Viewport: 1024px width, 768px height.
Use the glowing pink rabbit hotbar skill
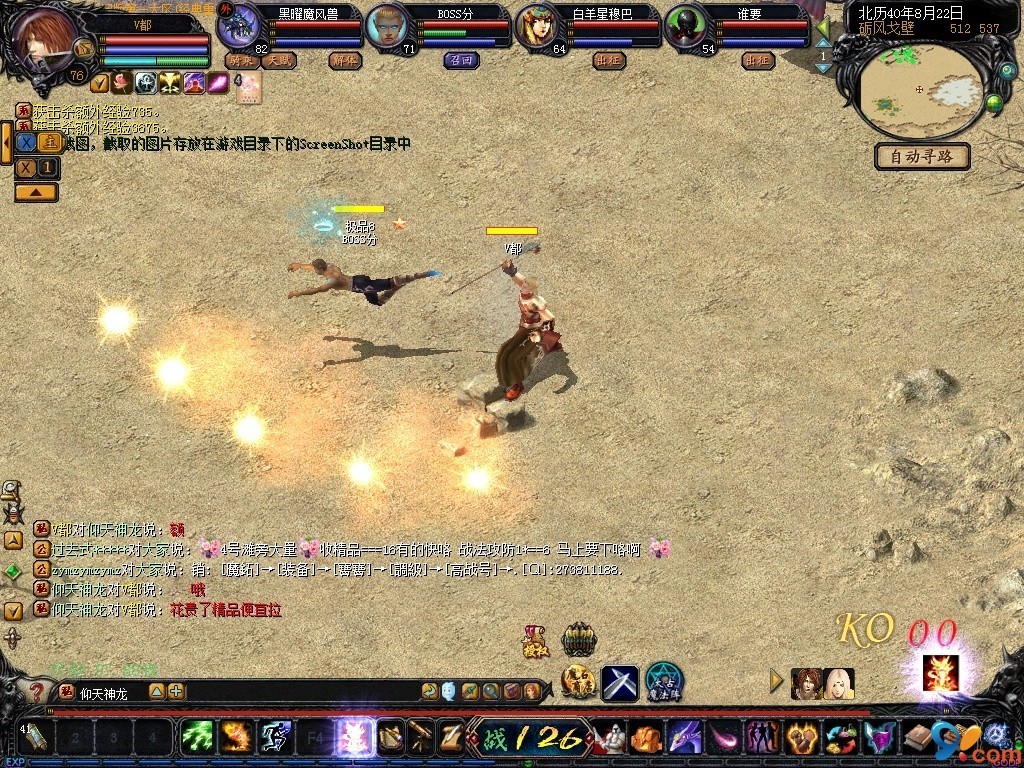pos(355,737)
